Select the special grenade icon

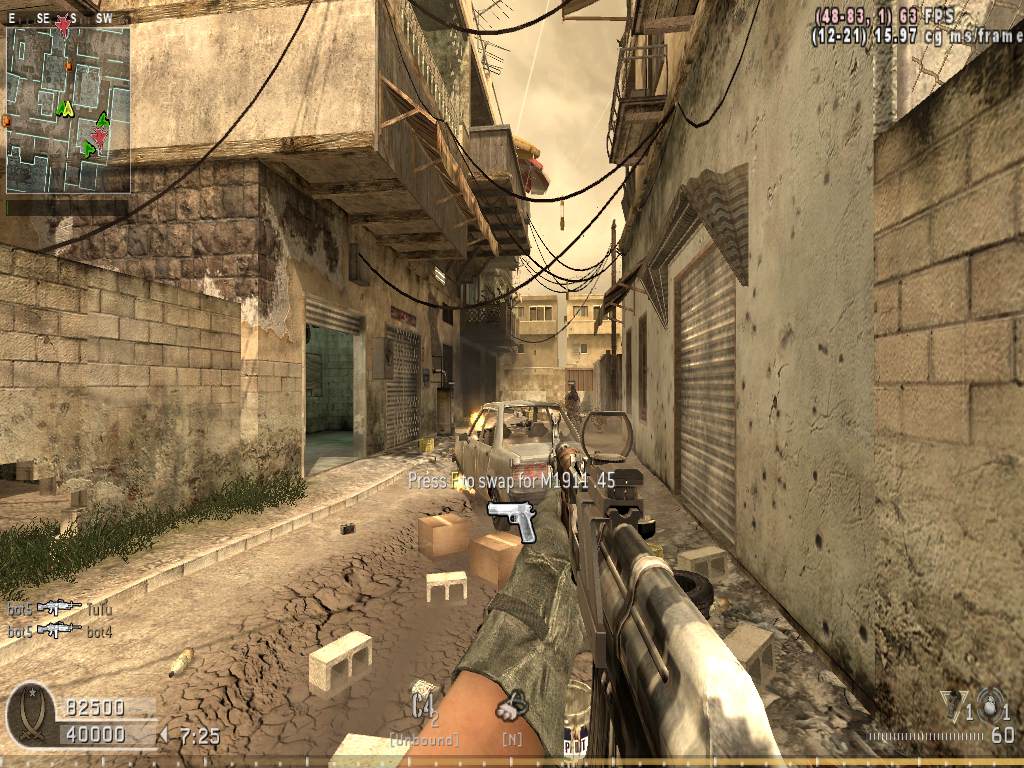point(951,705)
